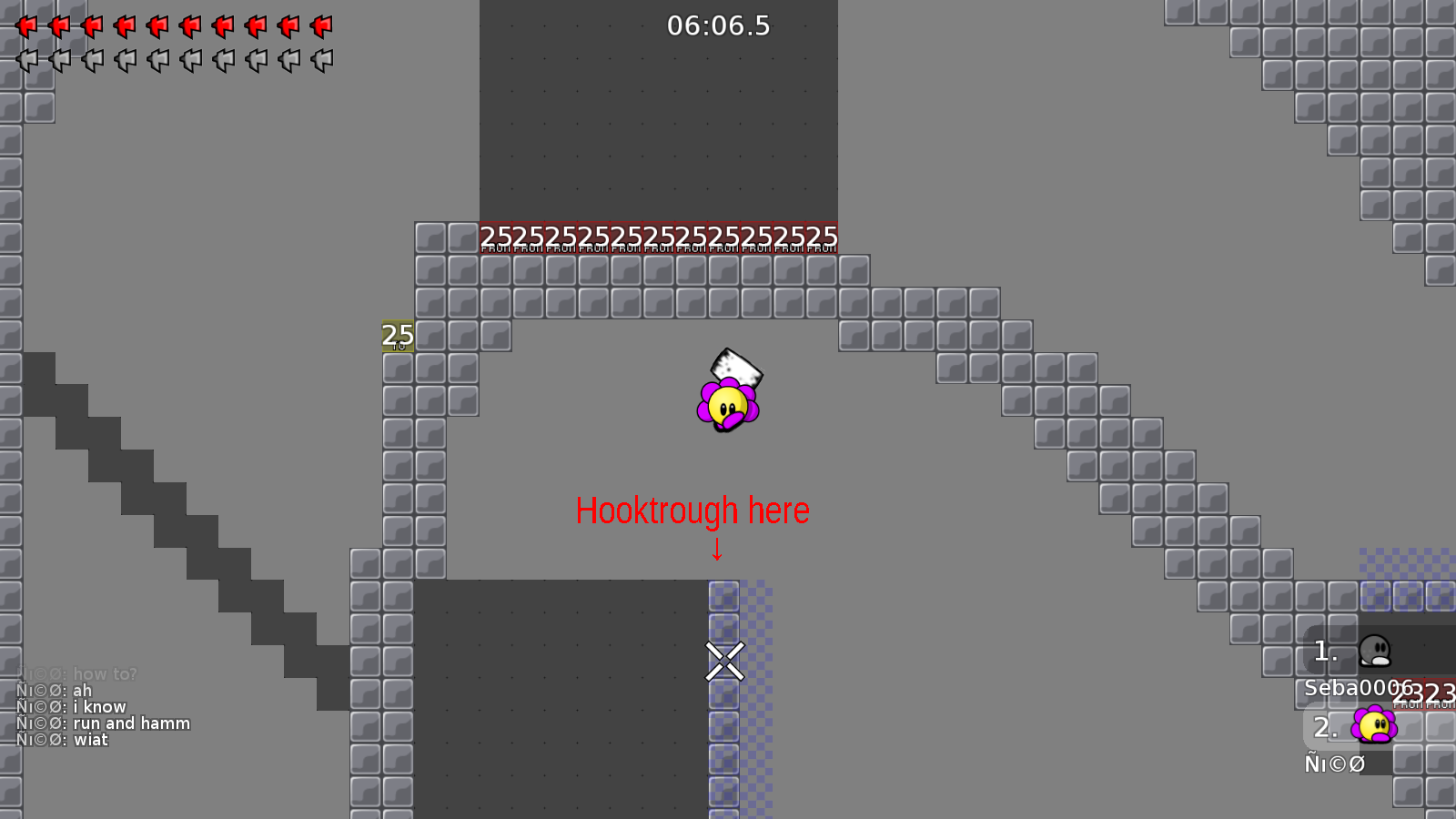The height and width of the screenshot is (819, 1456).
Task: Click the 'Hooktrough here' red annotation
Action: pyautogui.click(x=693, y=511)
